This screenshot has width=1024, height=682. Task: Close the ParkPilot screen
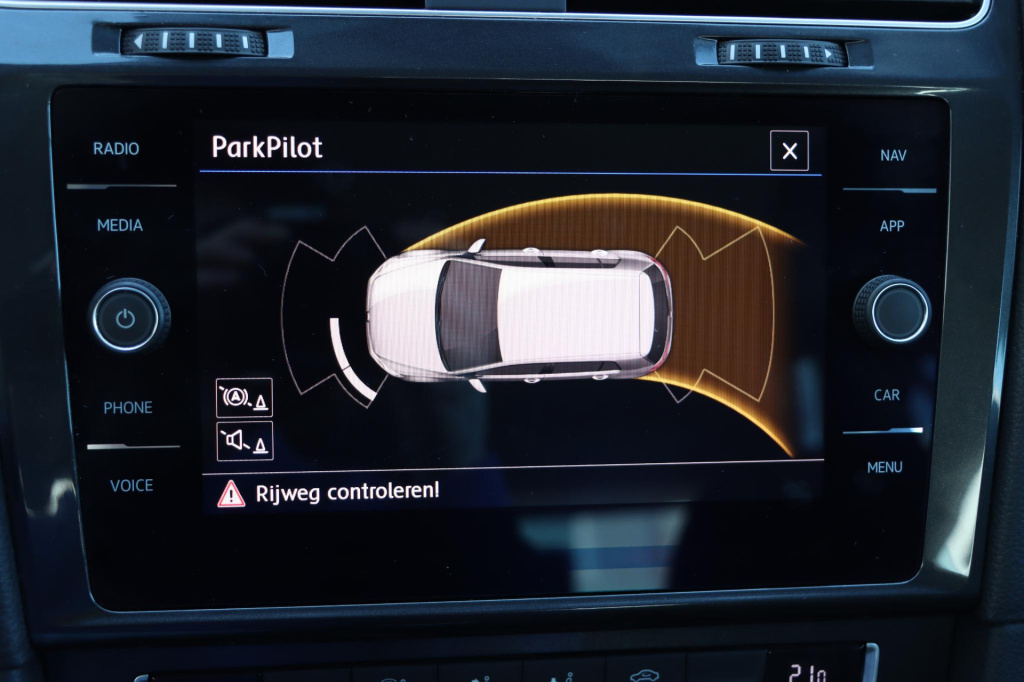coord(789,151)
